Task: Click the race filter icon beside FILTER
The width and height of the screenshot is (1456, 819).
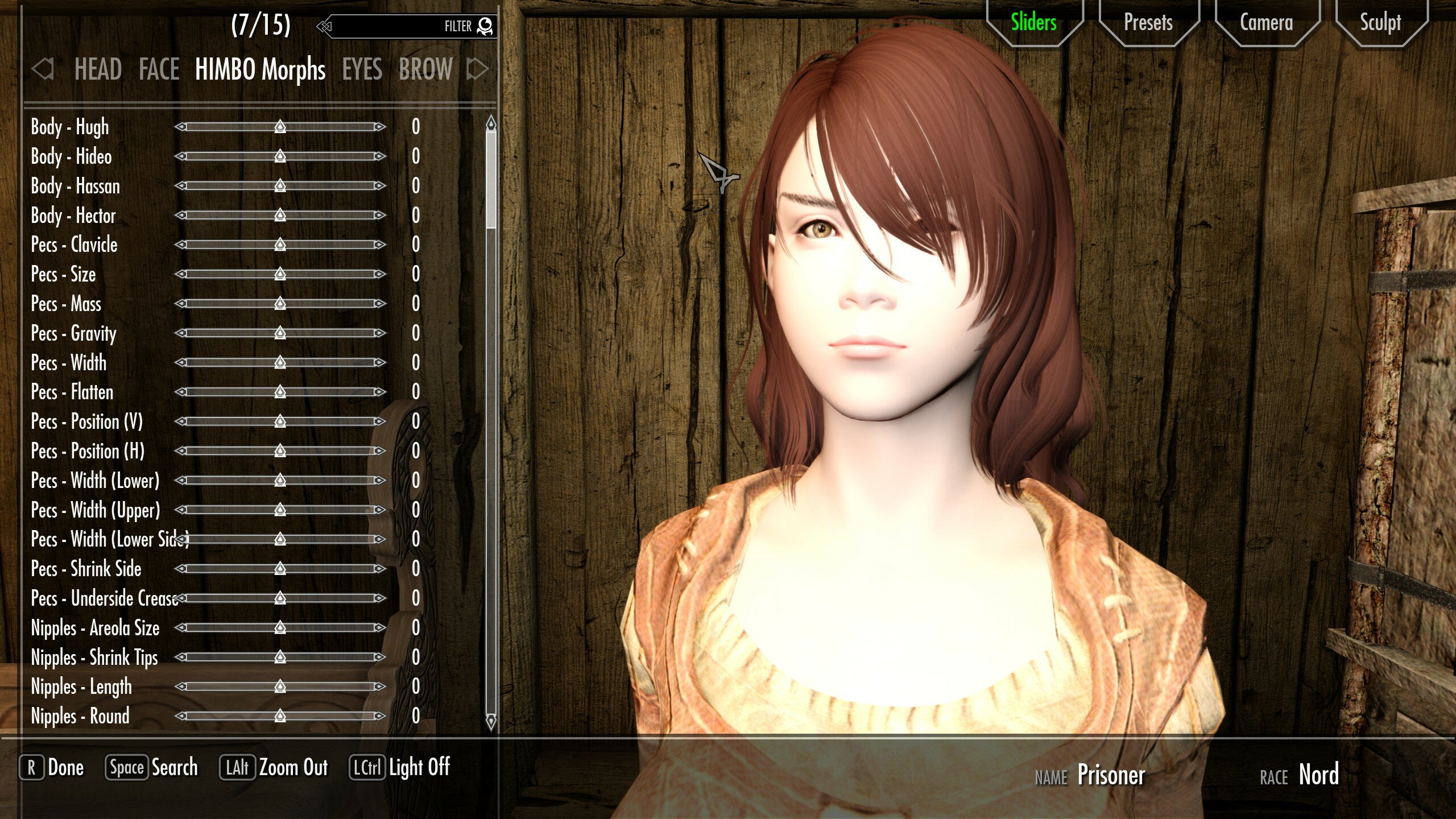Action: 484,26
